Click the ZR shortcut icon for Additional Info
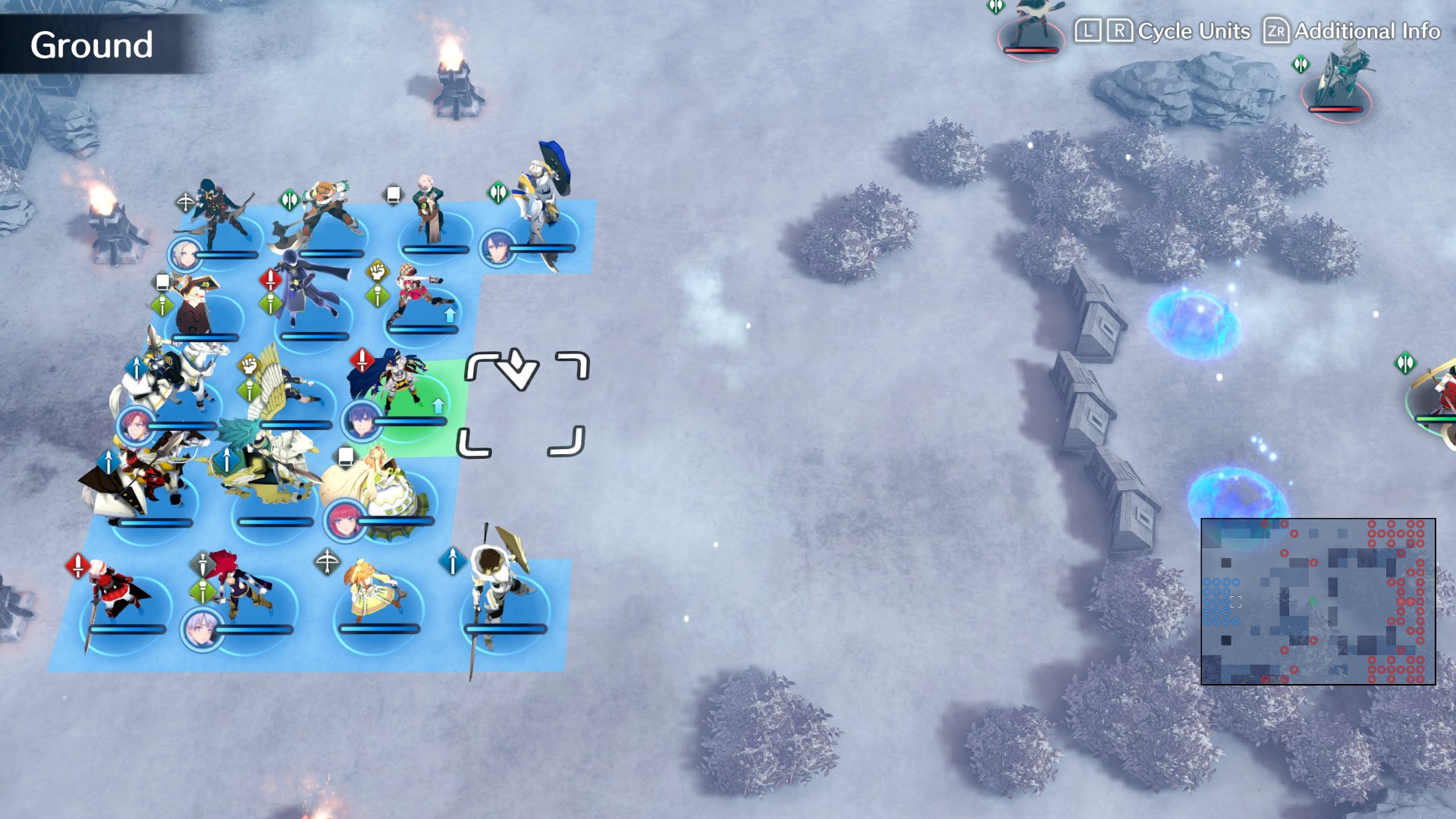This screenshot has height=819, width=1456. [x=1276, y=32]
